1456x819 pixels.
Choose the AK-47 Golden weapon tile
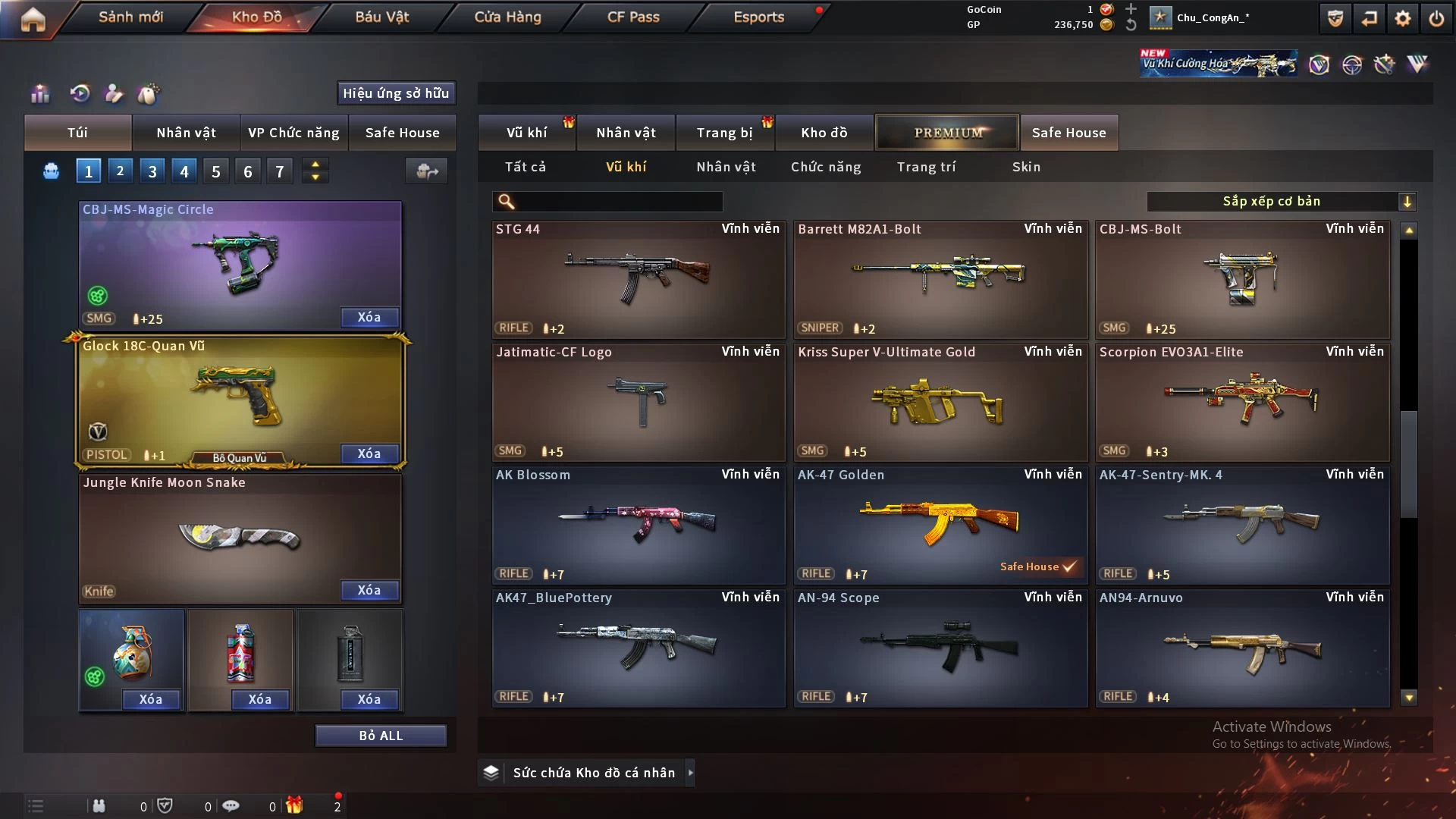coord(940,525)
